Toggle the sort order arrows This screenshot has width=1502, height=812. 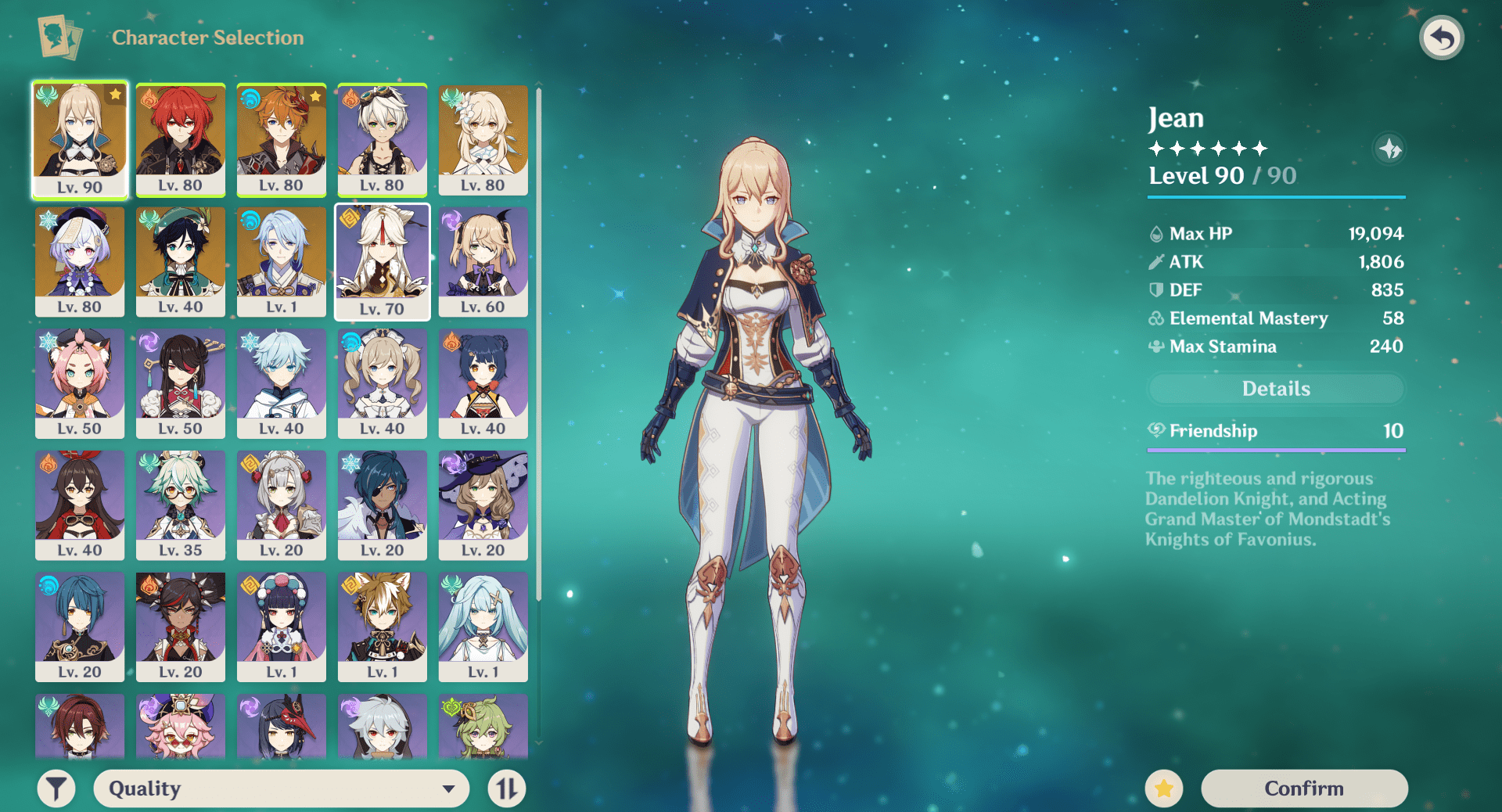pyautogui.click(x=507, y=789)
